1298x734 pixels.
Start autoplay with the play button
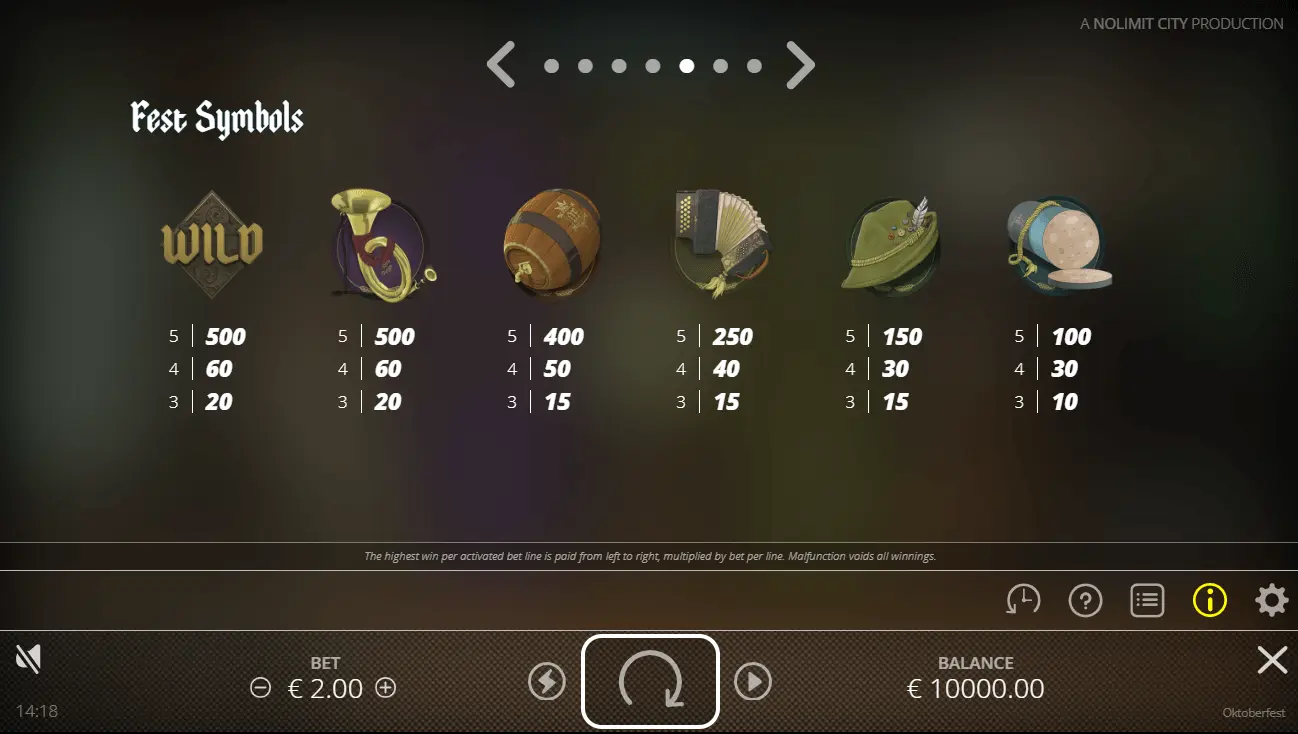pos(753,682)
